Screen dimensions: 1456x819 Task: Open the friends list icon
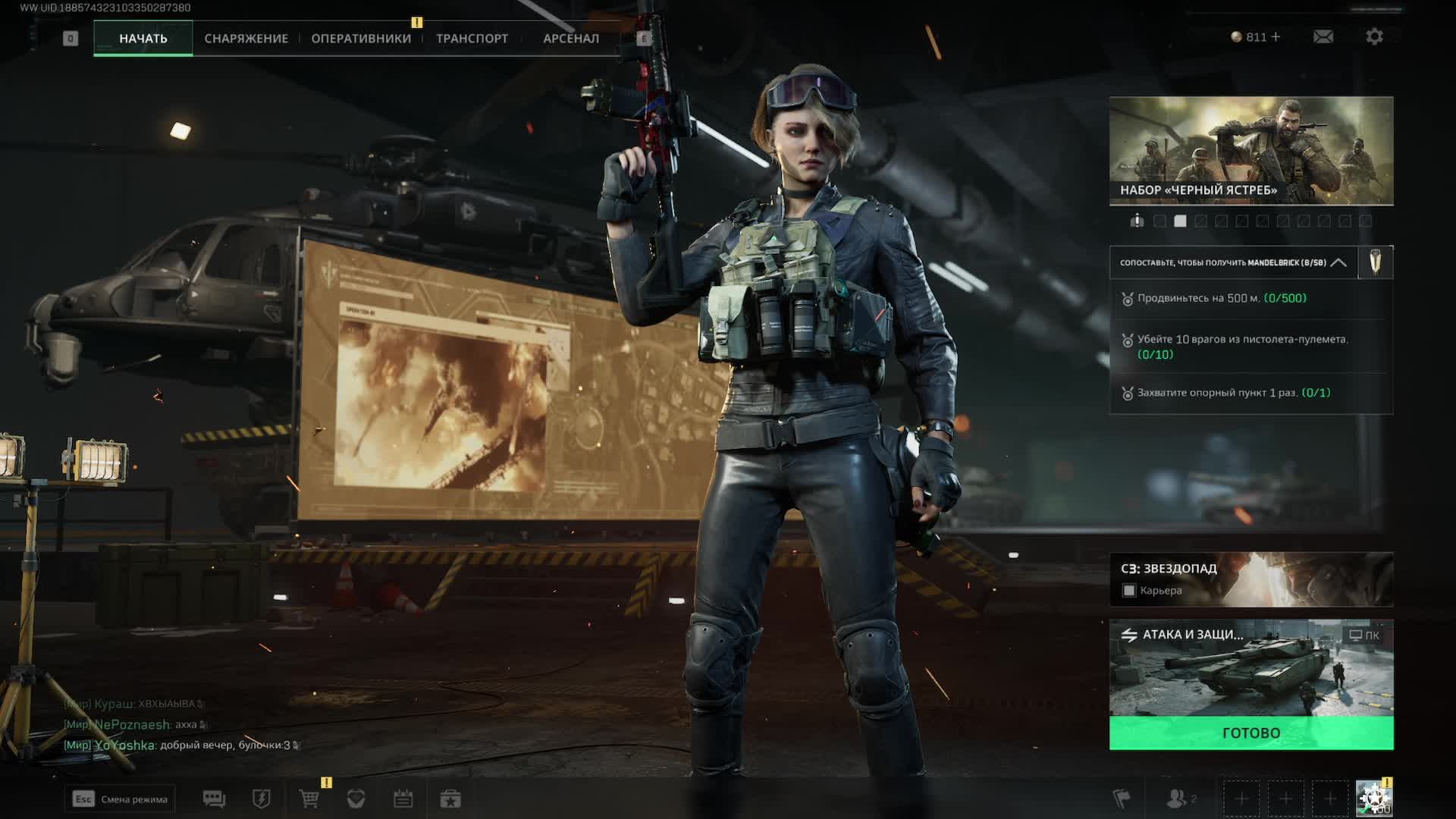(1178, 799)
